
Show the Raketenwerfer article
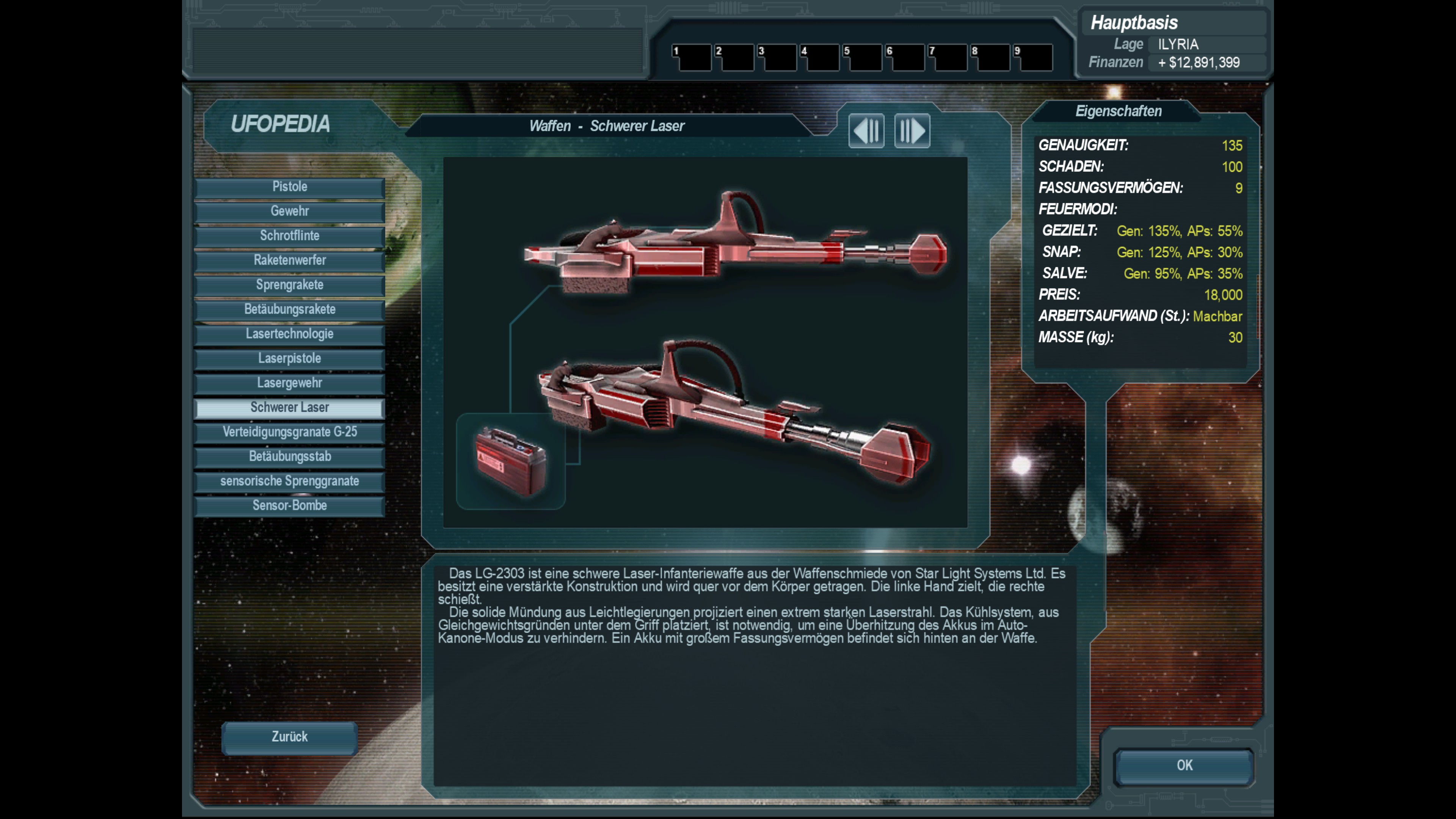(289, 260)
